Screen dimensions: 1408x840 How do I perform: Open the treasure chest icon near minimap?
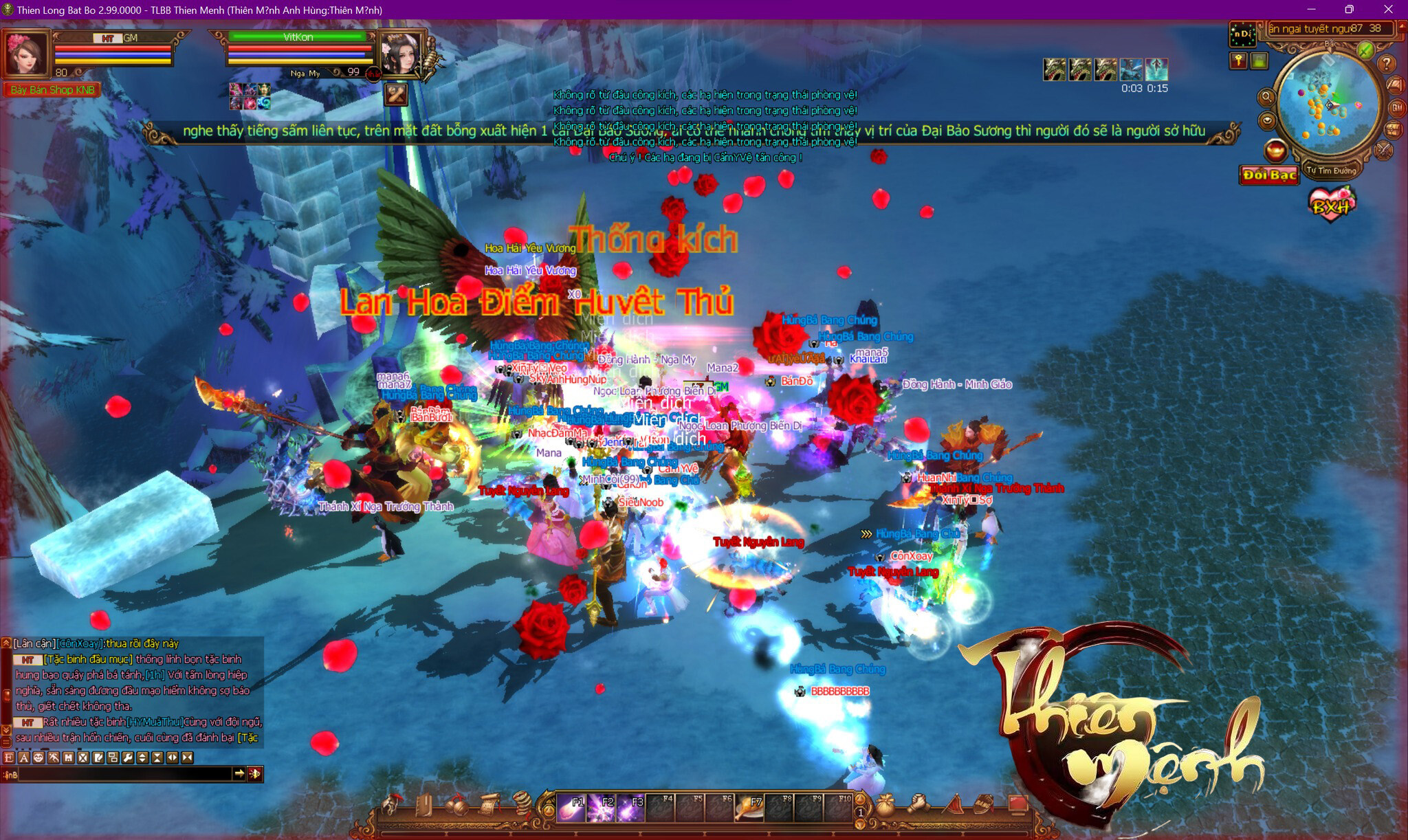[1393, 130]
